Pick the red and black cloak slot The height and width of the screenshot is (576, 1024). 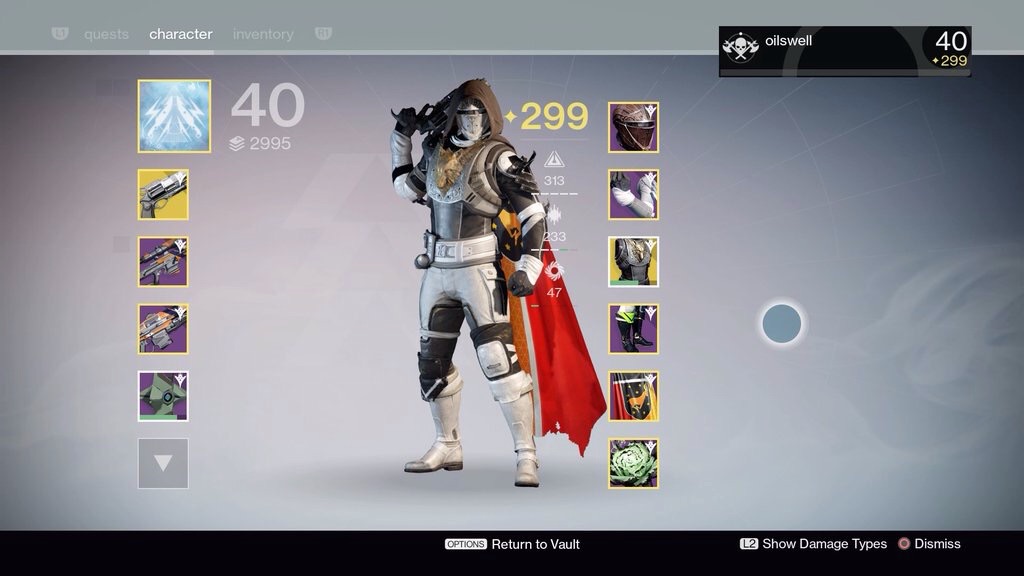tap(633, 396)
